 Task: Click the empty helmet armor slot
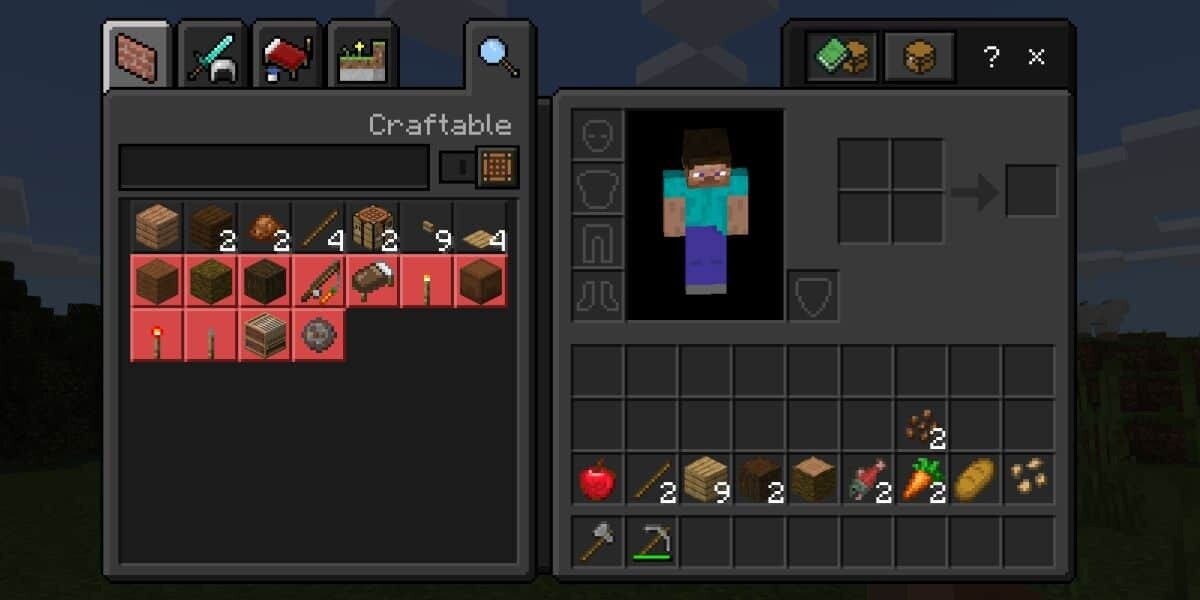(597, 134)
